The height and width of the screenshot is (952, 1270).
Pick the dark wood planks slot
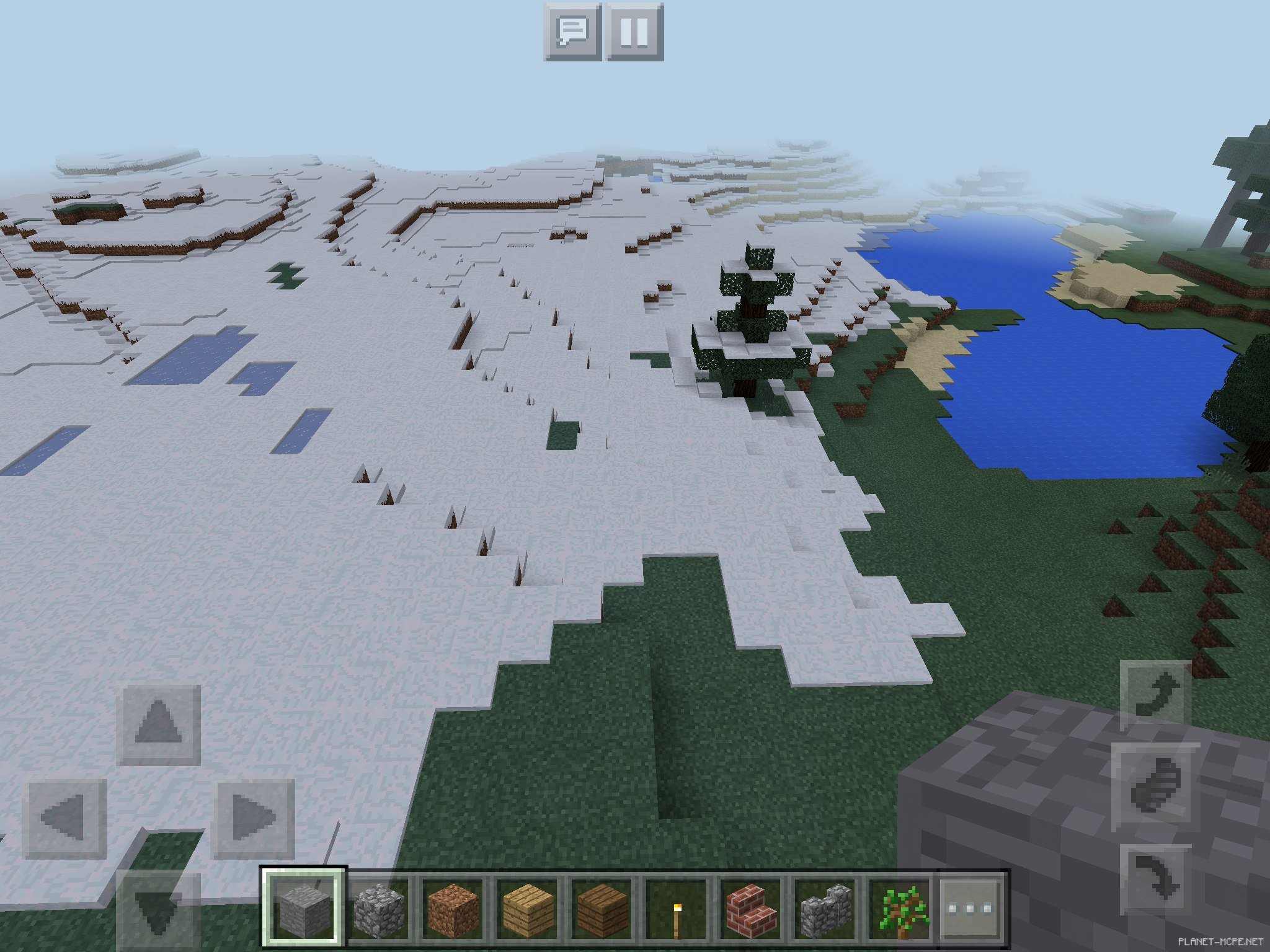(x=602, y=907)
